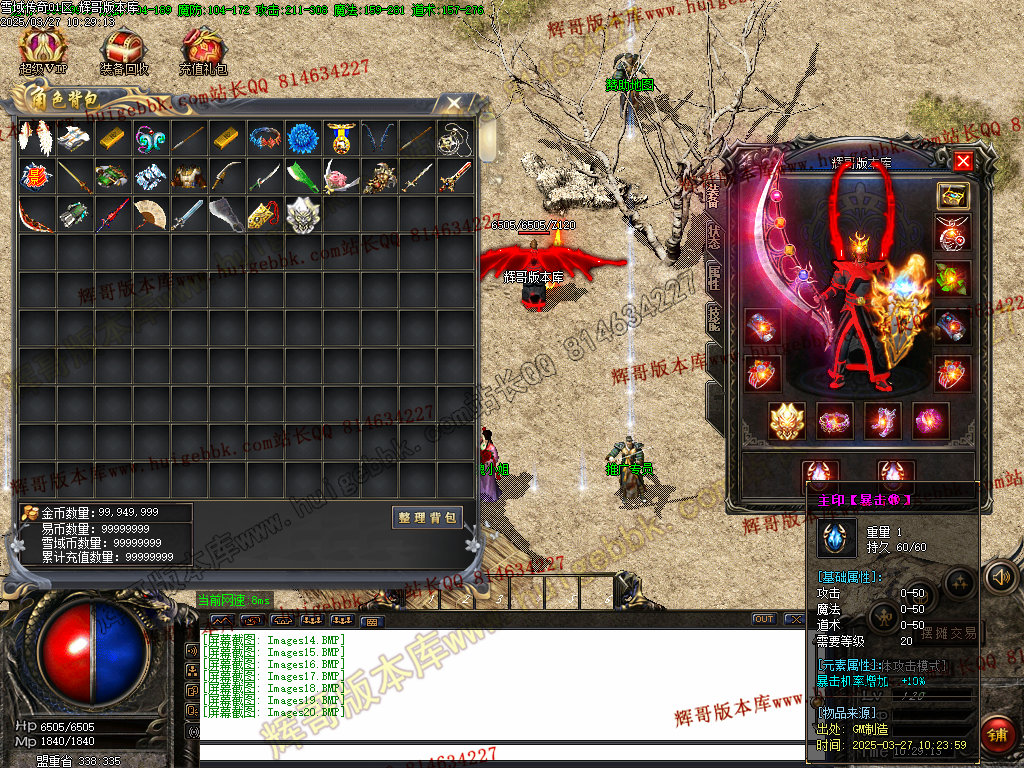Close the 角色背包 inventory window
This screenshot has height=768, width=1024.
coord(453,103)
